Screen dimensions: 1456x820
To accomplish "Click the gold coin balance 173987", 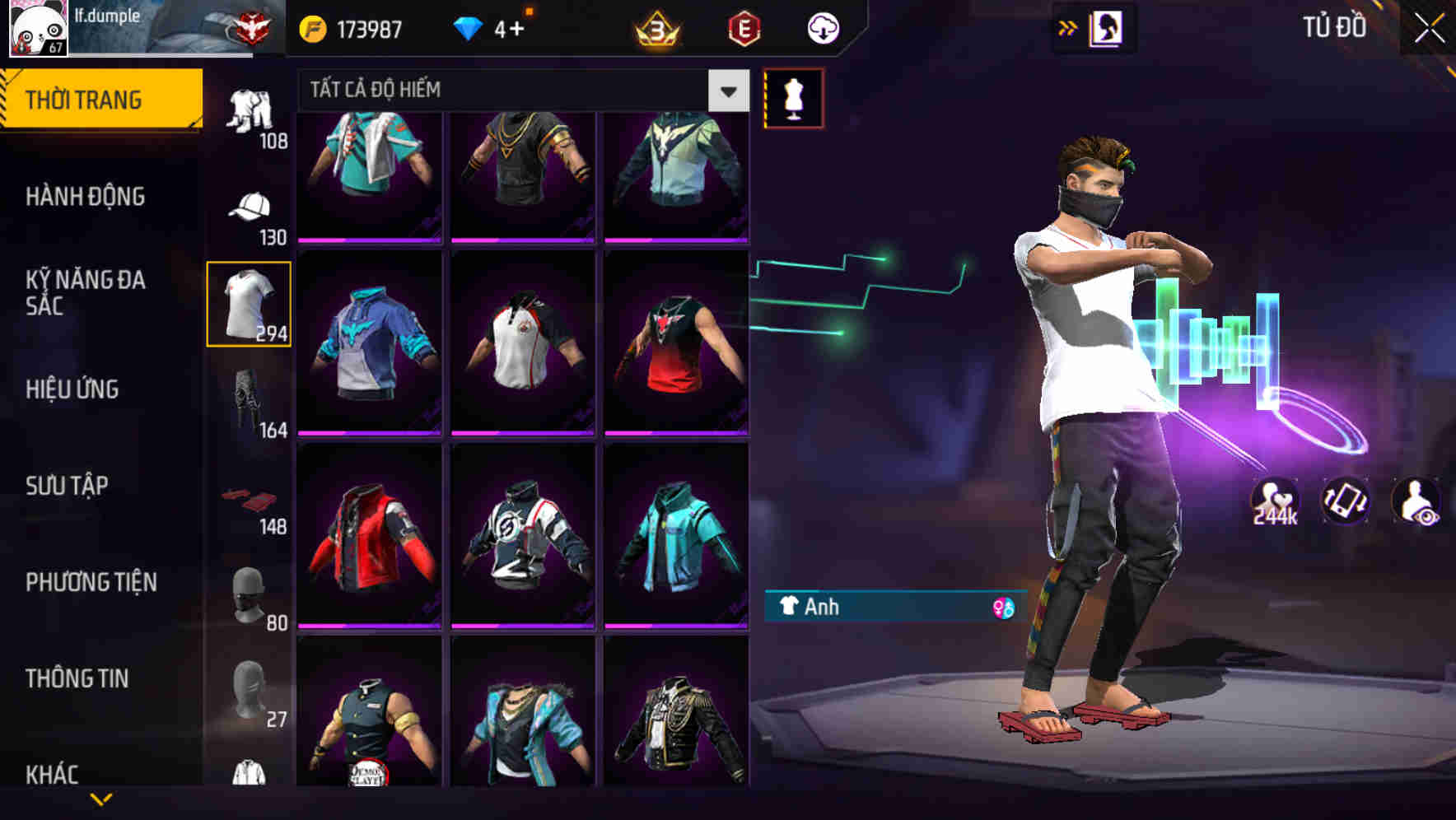I will 351,27.
